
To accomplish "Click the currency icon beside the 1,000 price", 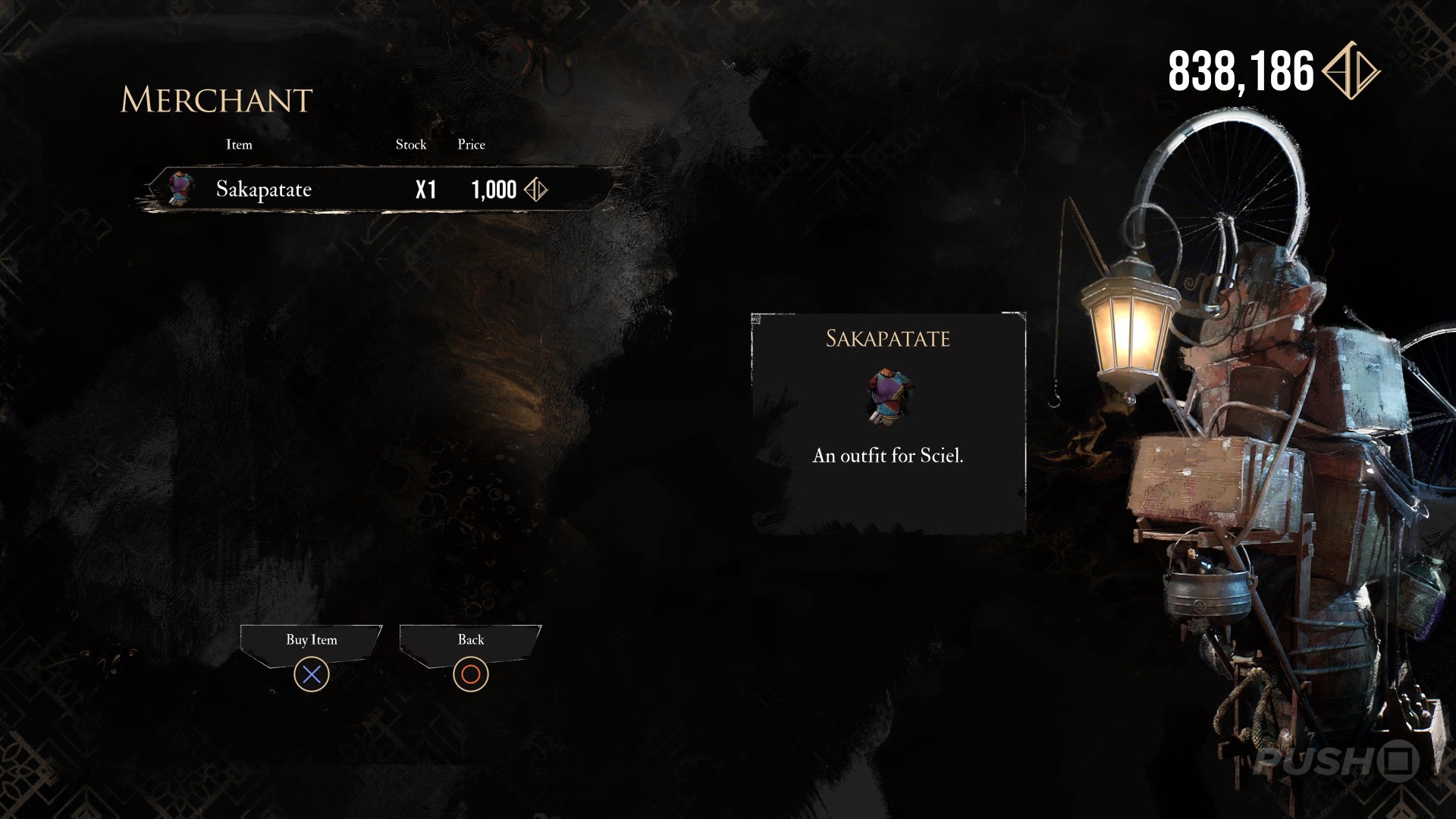I will pos(536,190).
